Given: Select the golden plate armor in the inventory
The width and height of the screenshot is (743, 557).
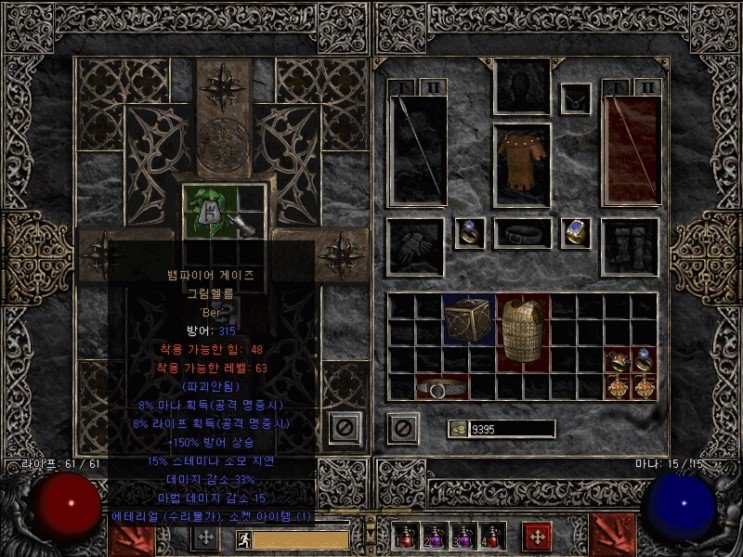Looking at the screenshot, I should pos(523,328).
